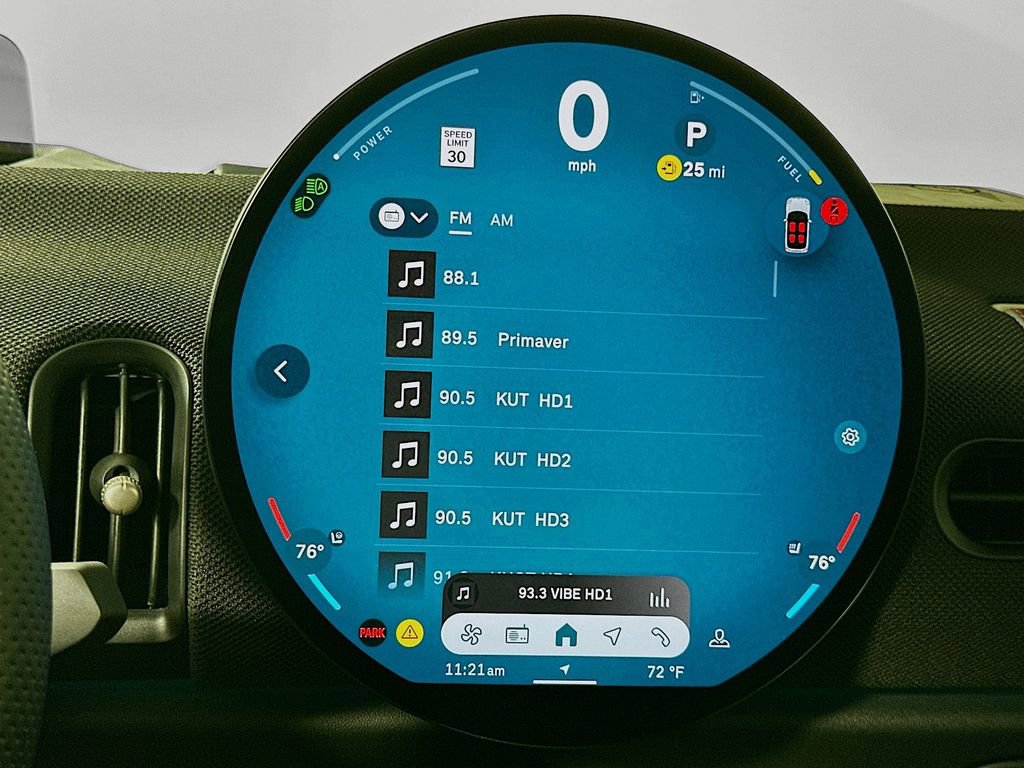
Task: Open the sound equalizer bars icon
Action: pyautogui.click(x=659, y=597)
